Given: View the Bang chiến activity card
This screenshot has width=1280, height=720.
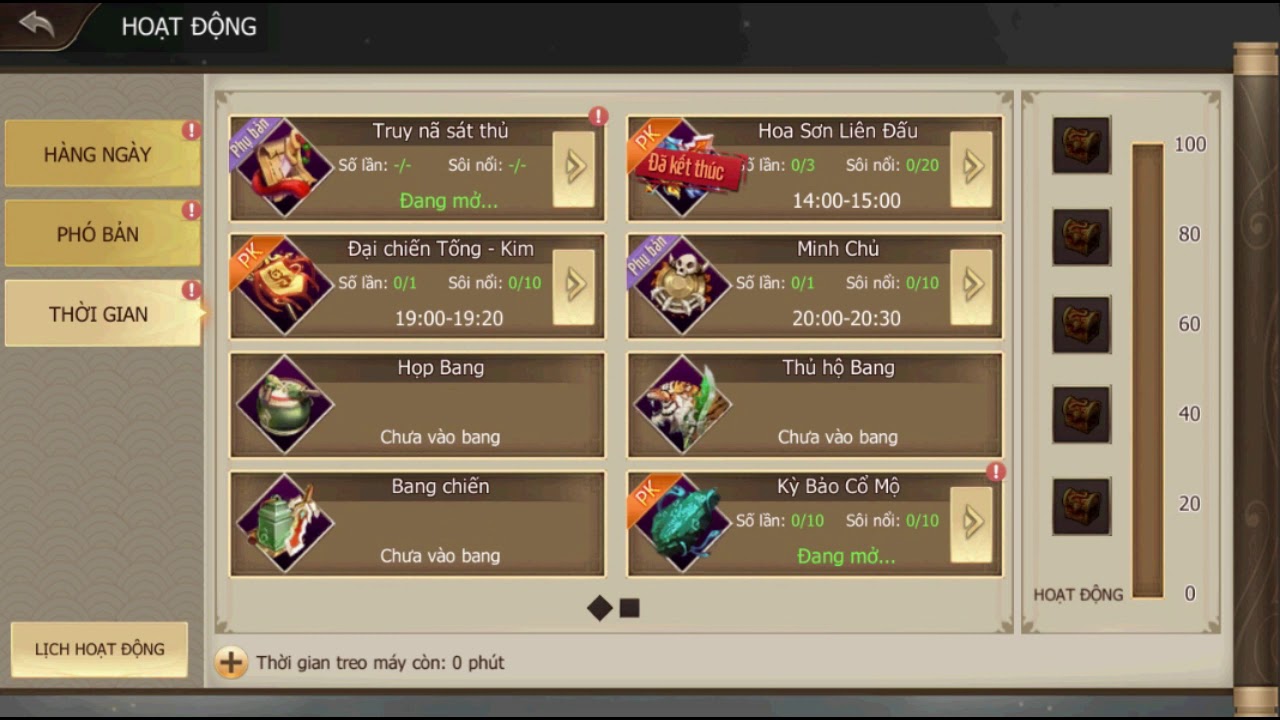Looking at the screenshot, I should [x=417, y=523].
